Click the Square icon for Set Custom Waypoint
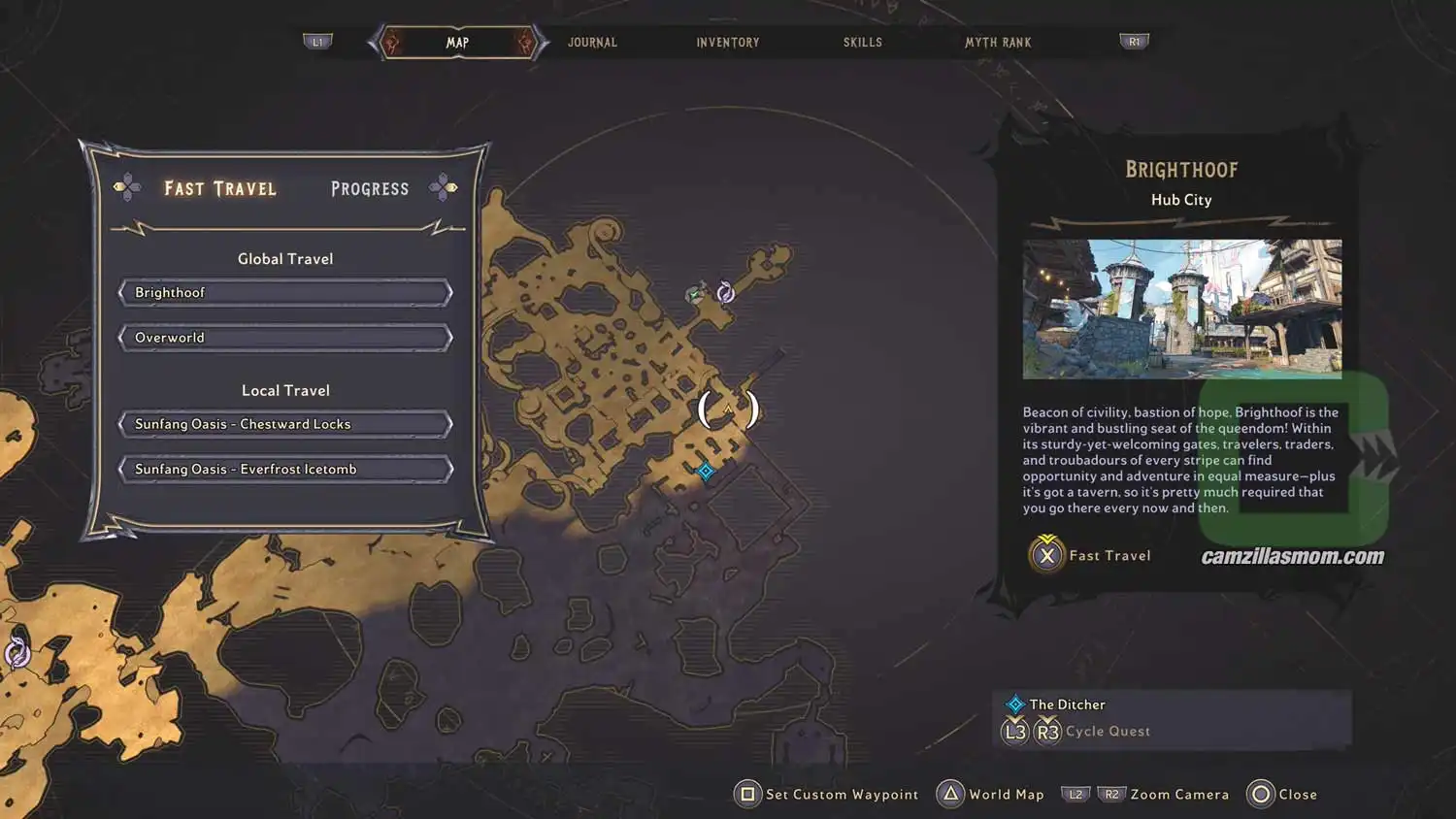 point(746,794)
